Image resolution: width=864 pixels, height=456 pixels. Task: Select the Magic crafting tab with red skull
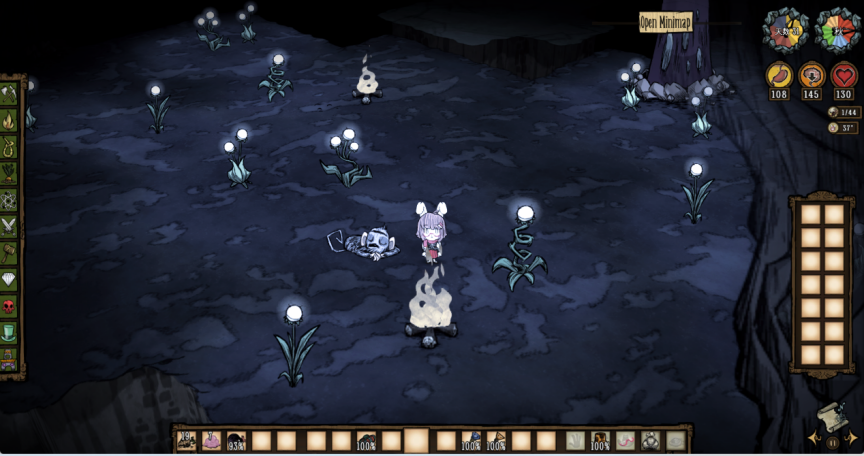(9, 305)
